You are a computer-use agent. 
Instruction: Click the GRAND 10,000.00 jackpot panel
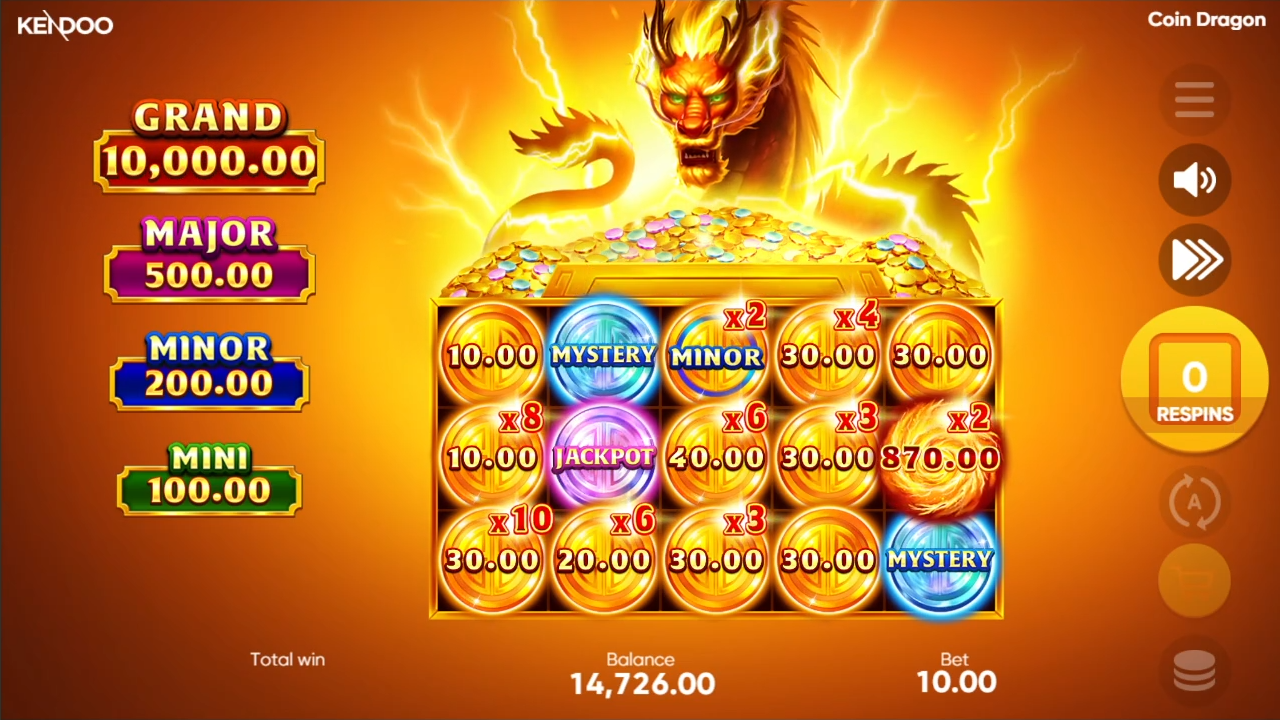(208, 140)
